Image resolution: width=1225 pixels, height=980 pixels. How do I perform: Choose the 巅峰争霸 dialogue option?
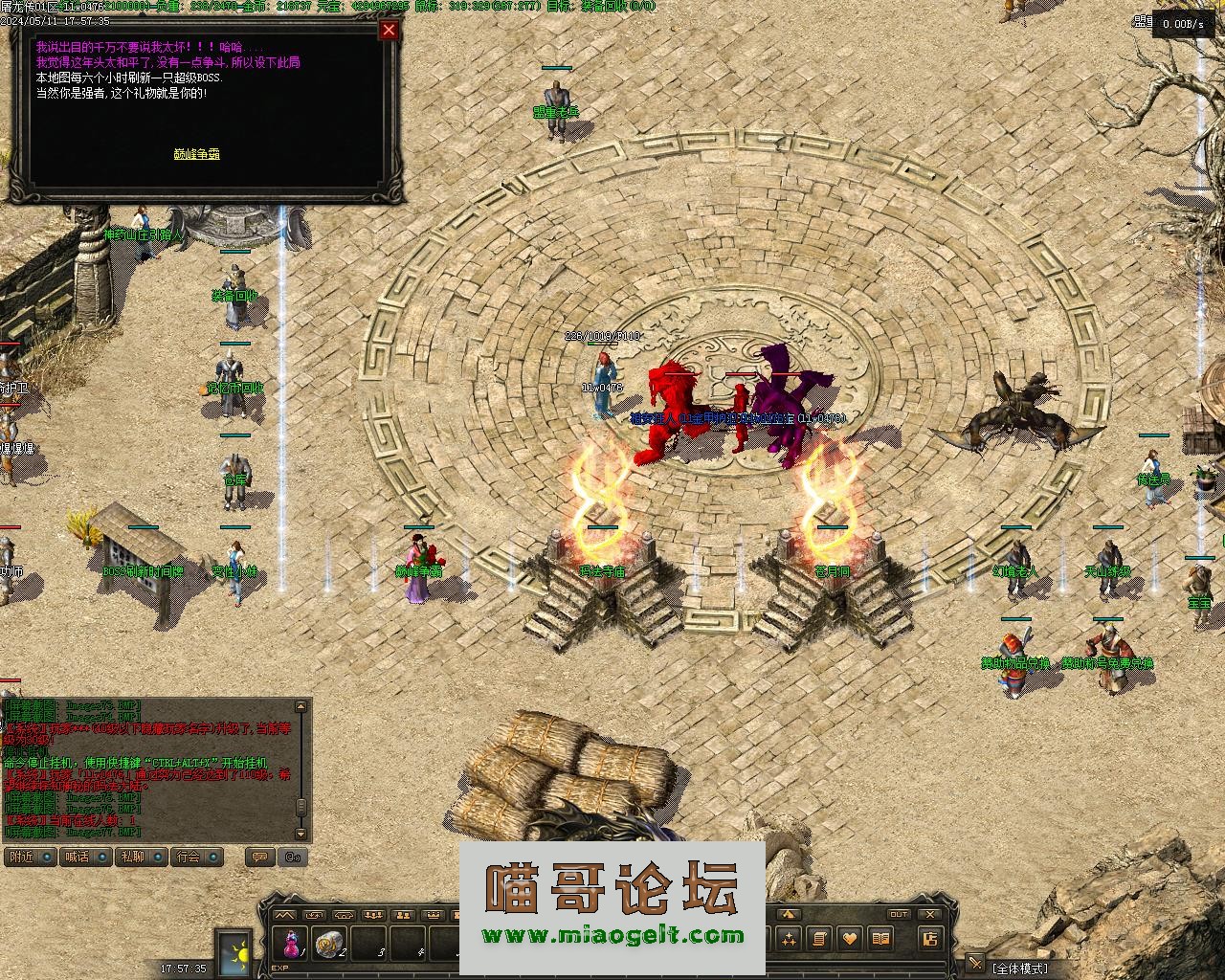[x=197, y=153]
